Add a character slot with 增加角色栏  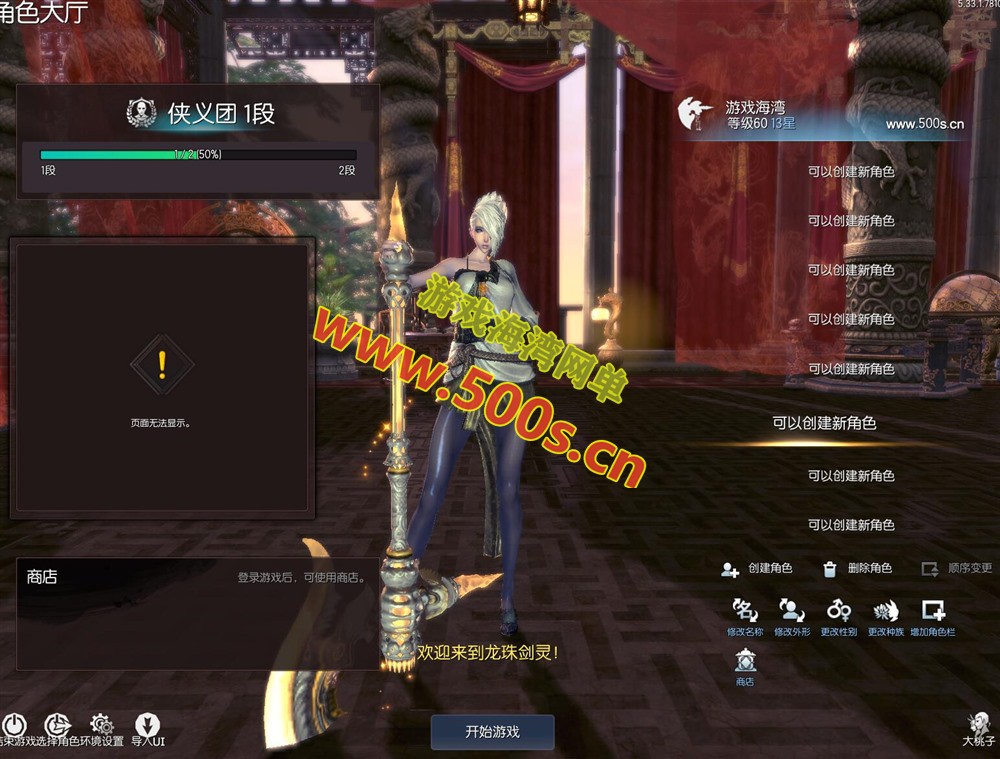point(932,611)
